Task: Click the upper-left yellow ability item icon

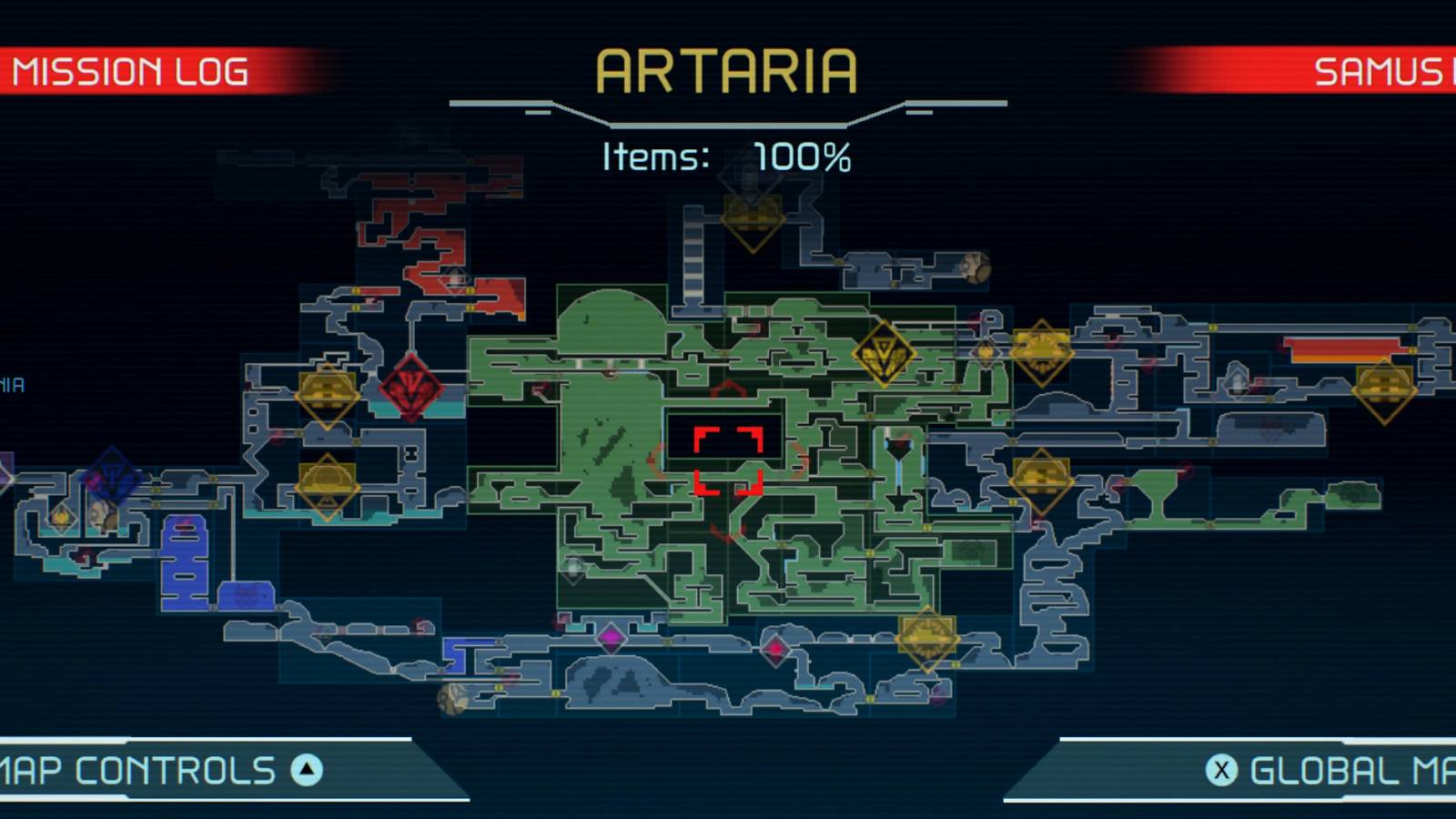Action: (x=325, y=398)
